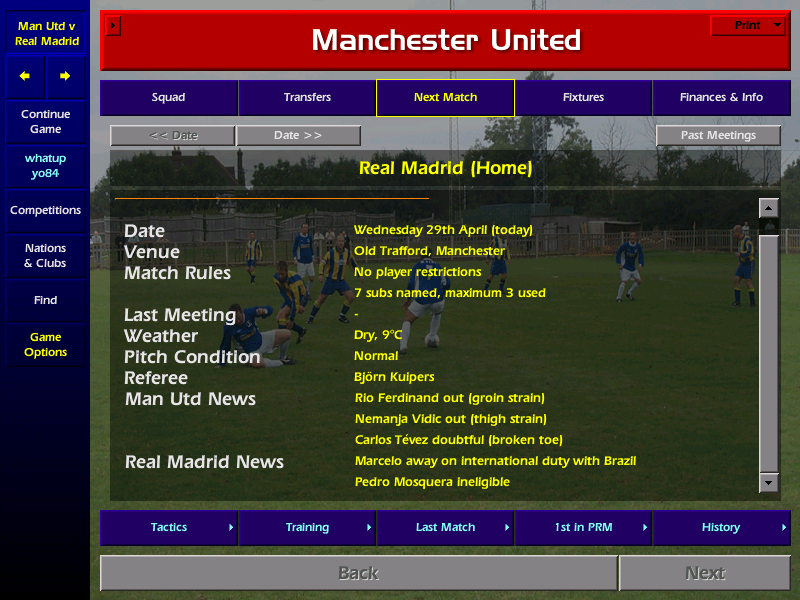Image resolution: width=800 pixels, height=600 pixels.
Task: Open the whatup yo84 manager profile
Action: click(x=45, y=166)
